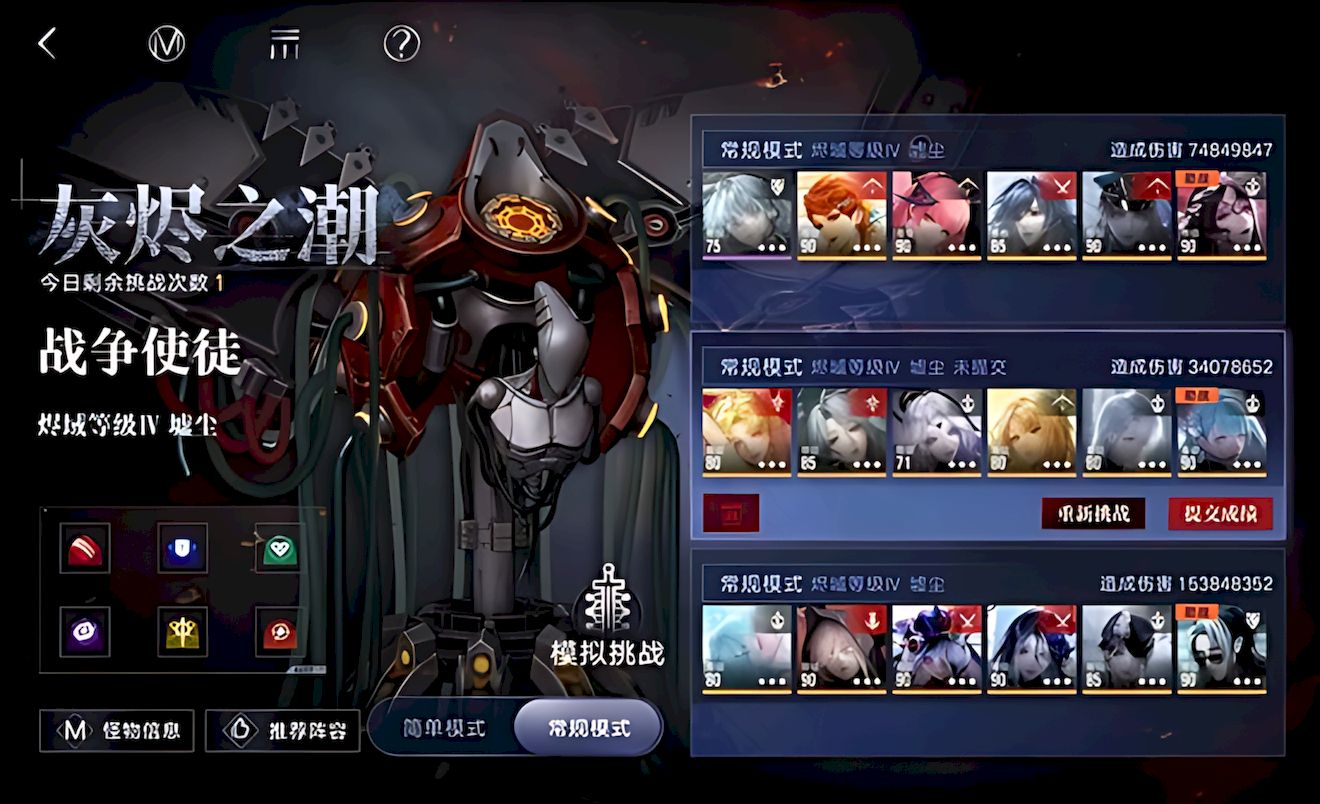
Task: Go back using the top-left arrow
Action: (x=46, y=43)
